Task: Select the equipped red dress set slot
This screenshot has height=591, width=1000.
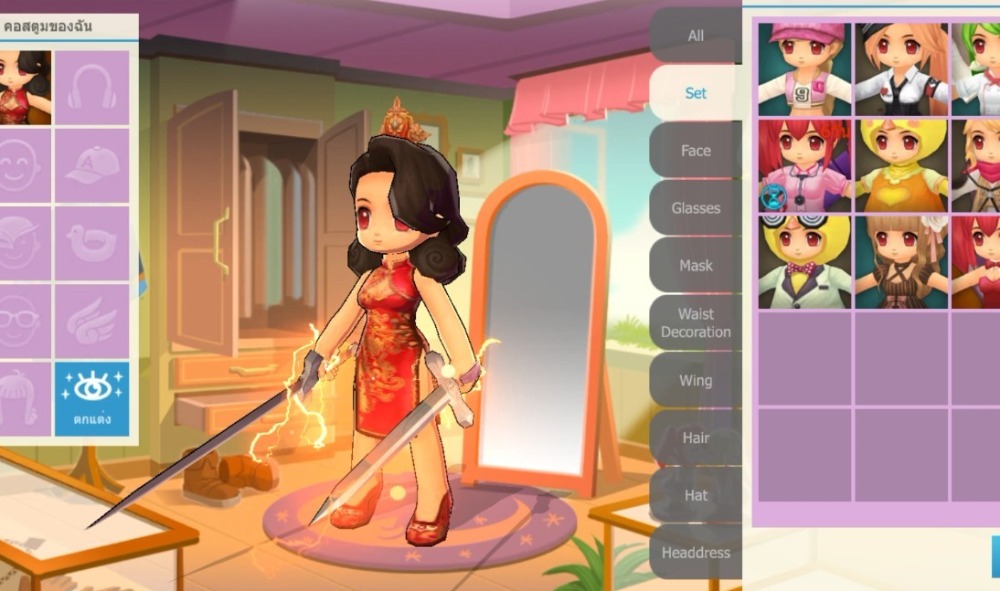Action: 24,88
